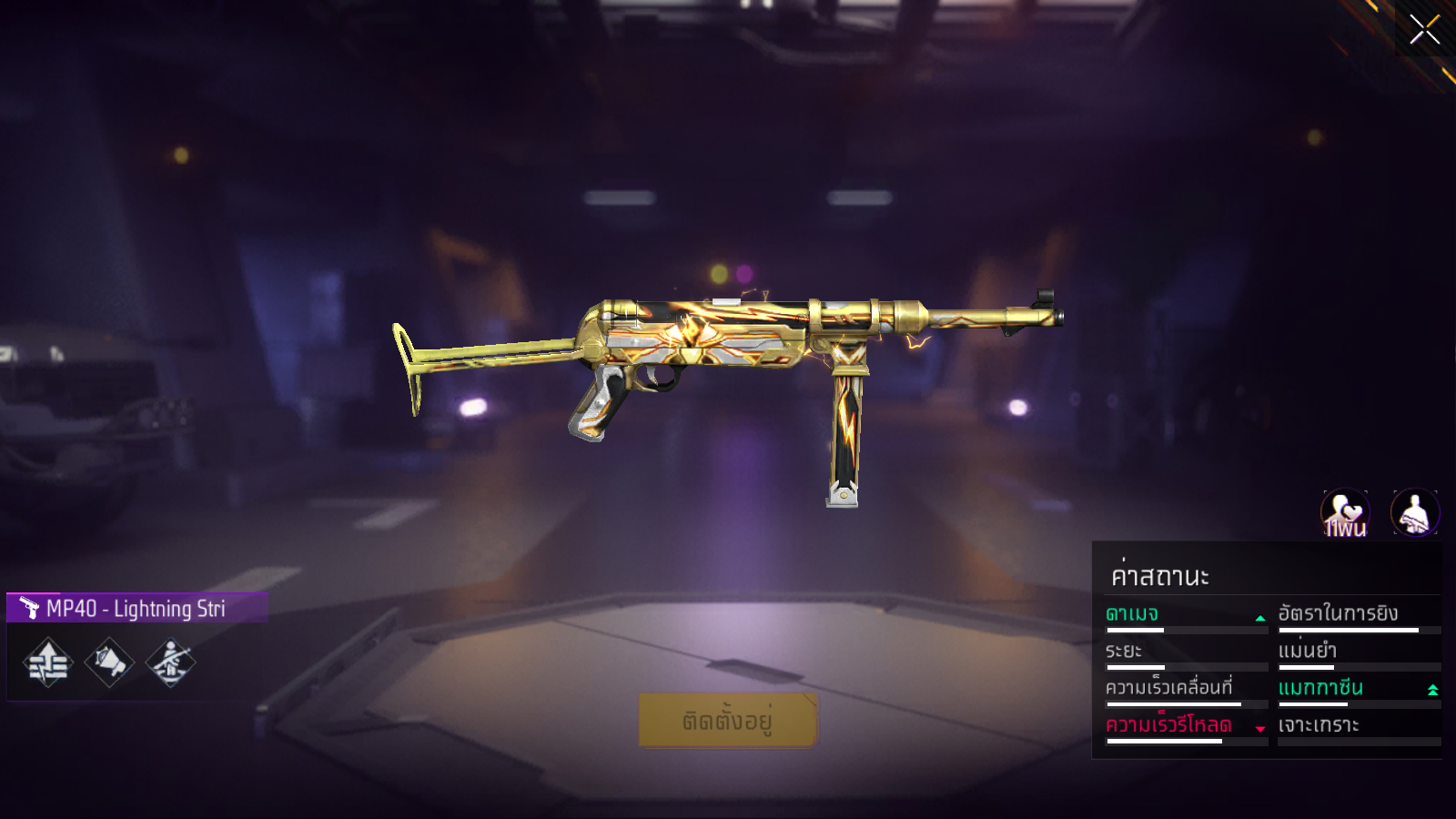The image size is (1456, 819).
Task: Open the person-with-heart icon
Action: click(x=1345, y=513)
